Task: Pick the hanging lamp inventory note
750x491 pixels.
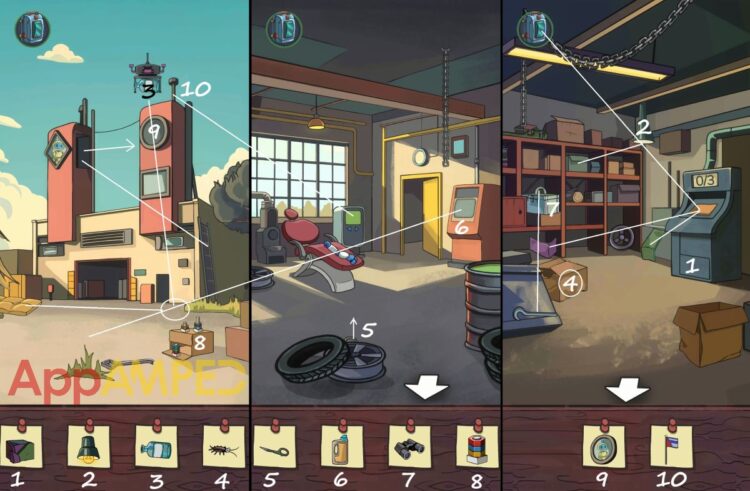Action: pos(86,444)
